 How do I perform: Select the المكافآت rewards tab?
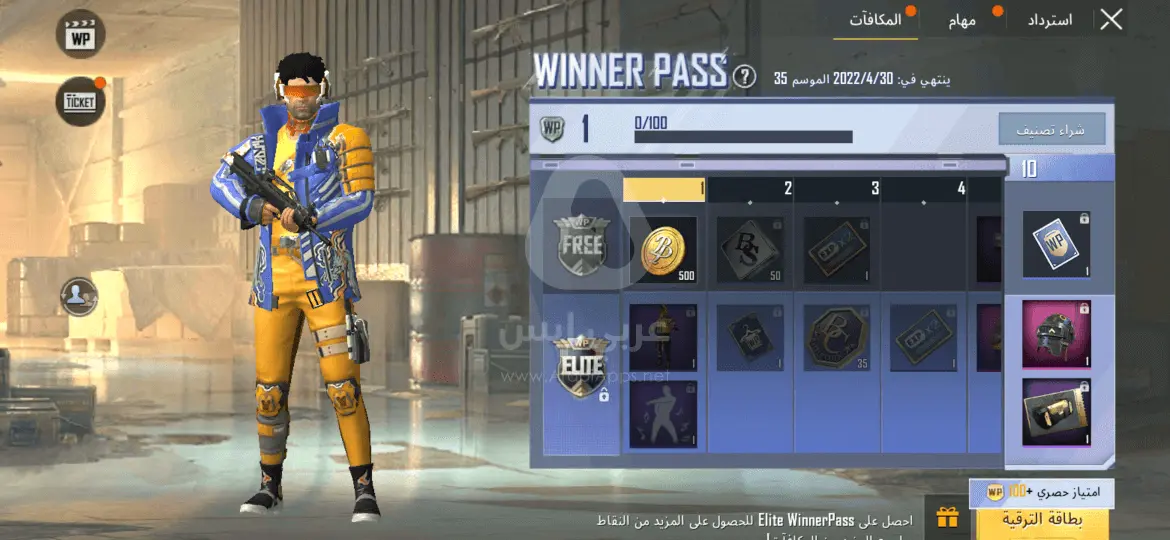click(876, 19)
